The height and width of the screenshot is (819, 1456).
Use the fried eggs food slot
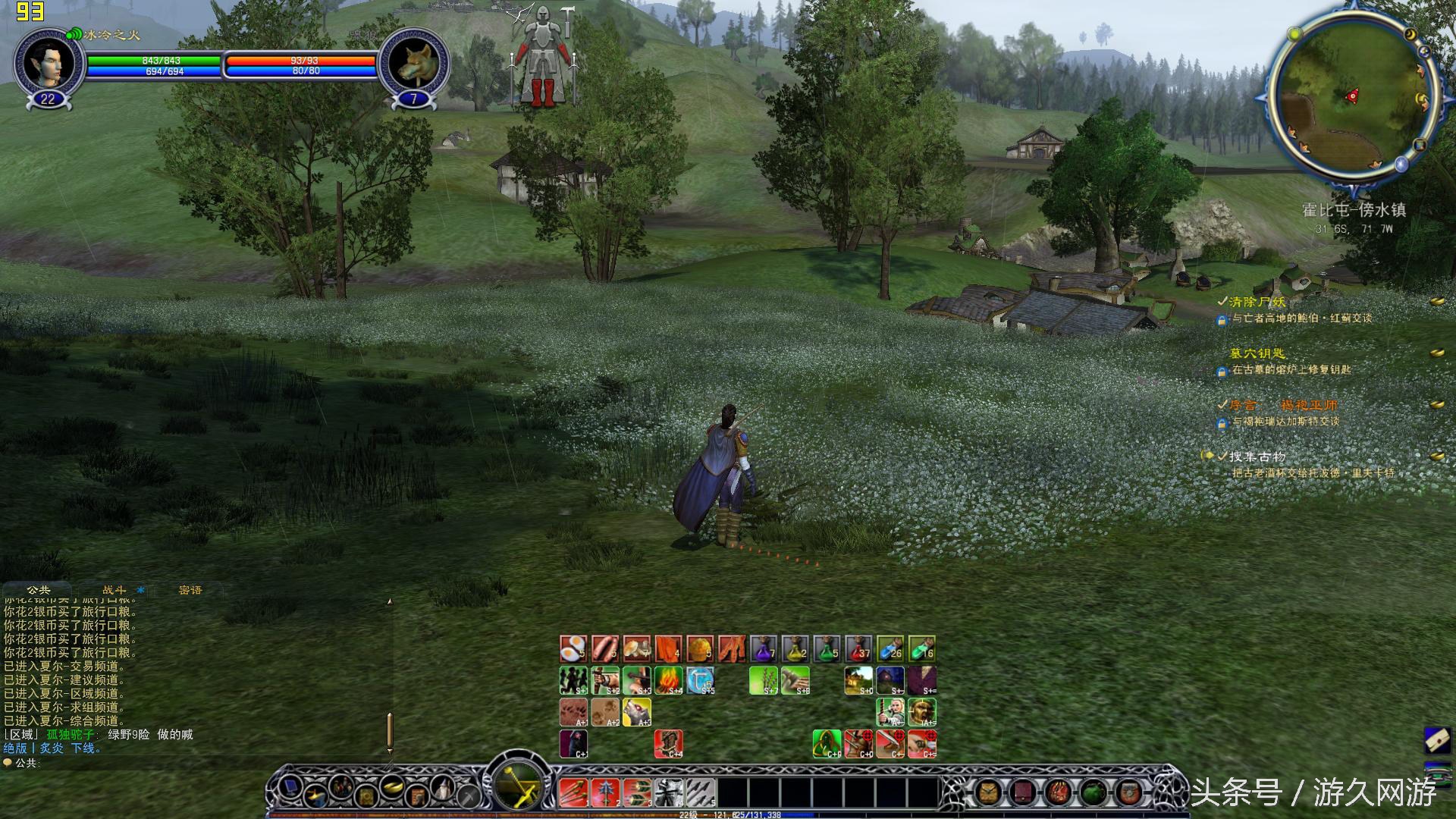[573, 649]
